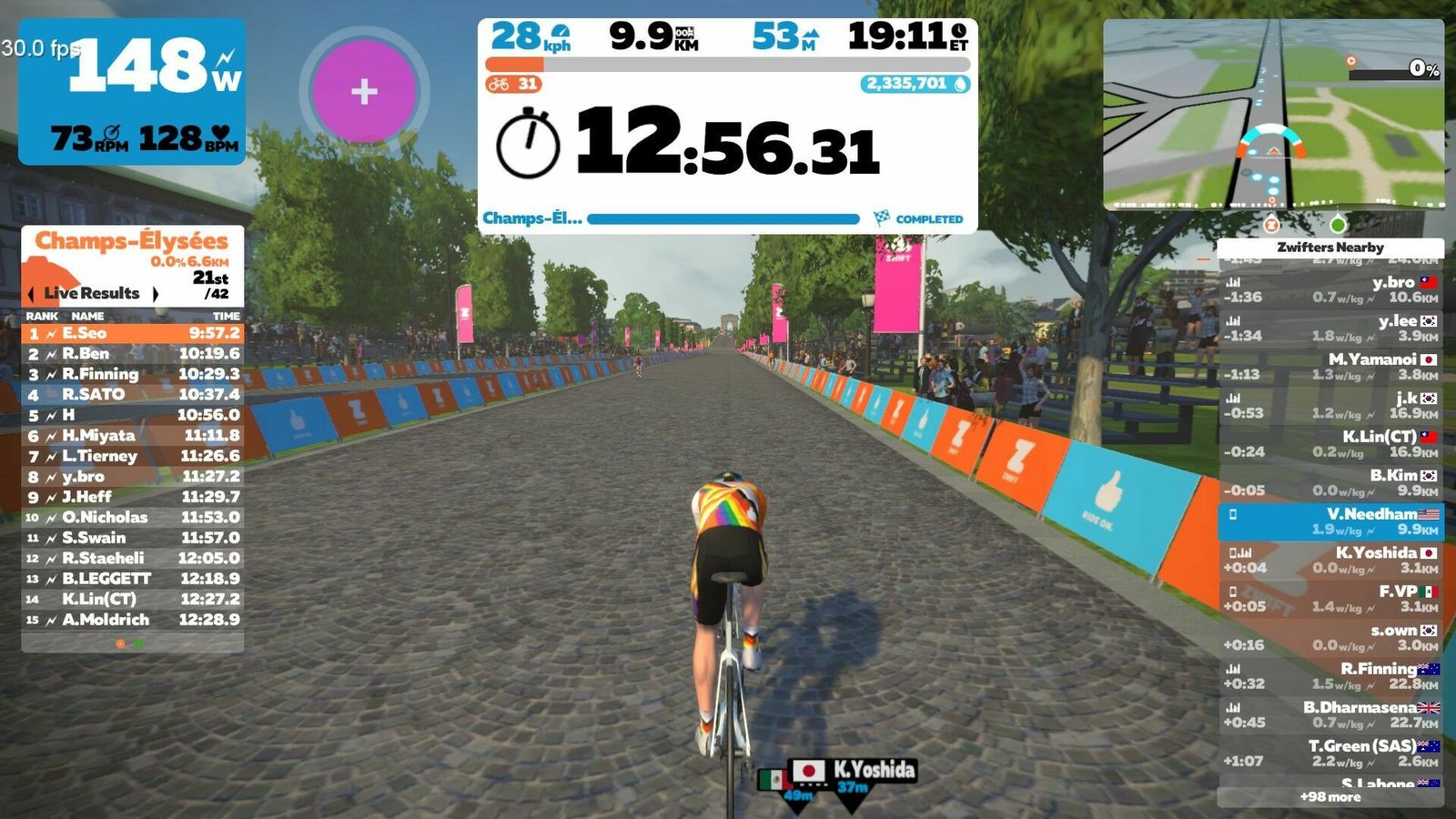Choose B.Kim in Zwifters Nearby list
The width and height of the screenshot is (1456, 819).
click(1330, 482)
